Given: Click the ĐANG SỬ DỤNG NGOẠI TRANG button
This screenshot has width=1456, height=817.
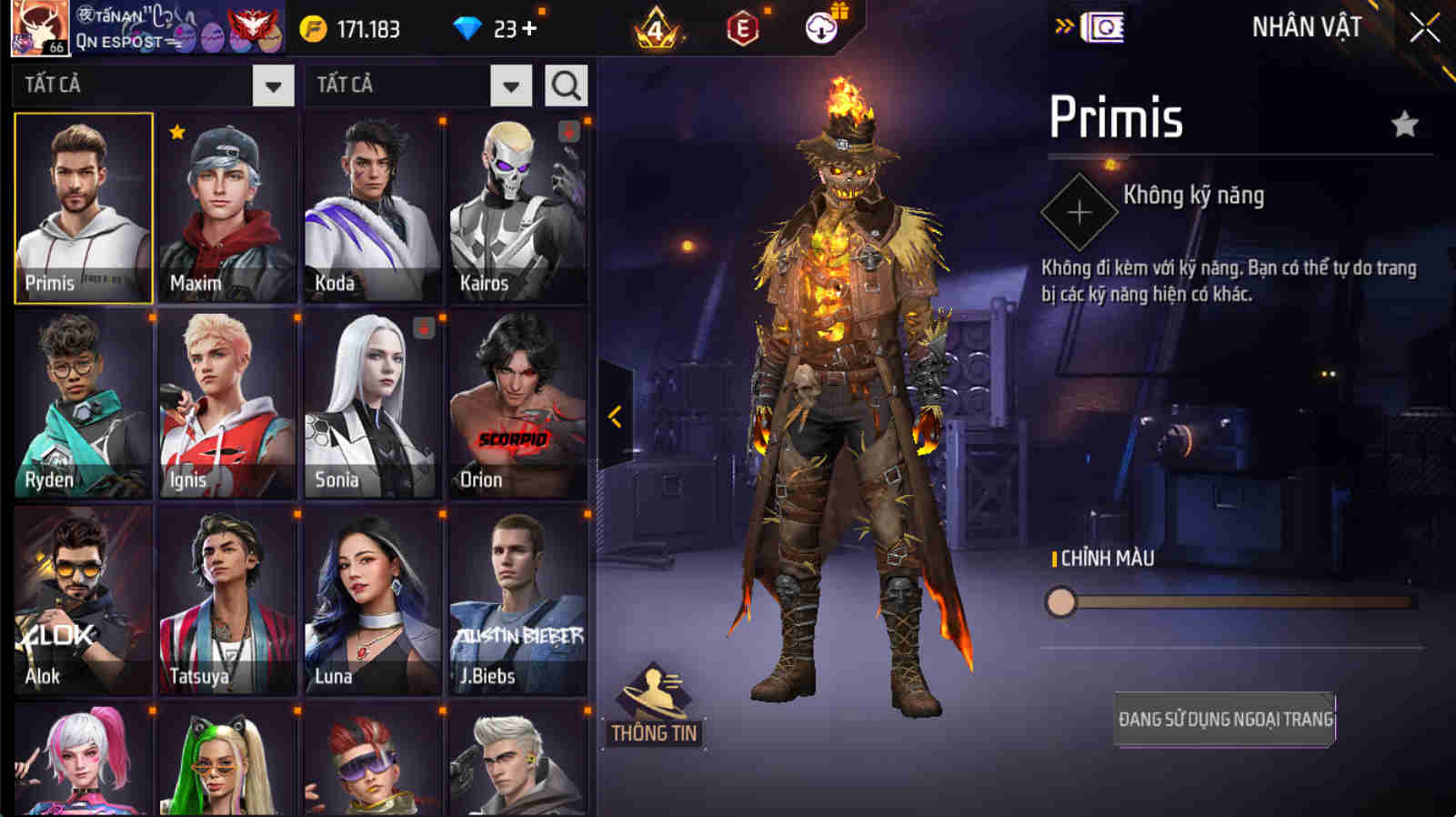Looking at the screenshot, I should pos(1223,719).
